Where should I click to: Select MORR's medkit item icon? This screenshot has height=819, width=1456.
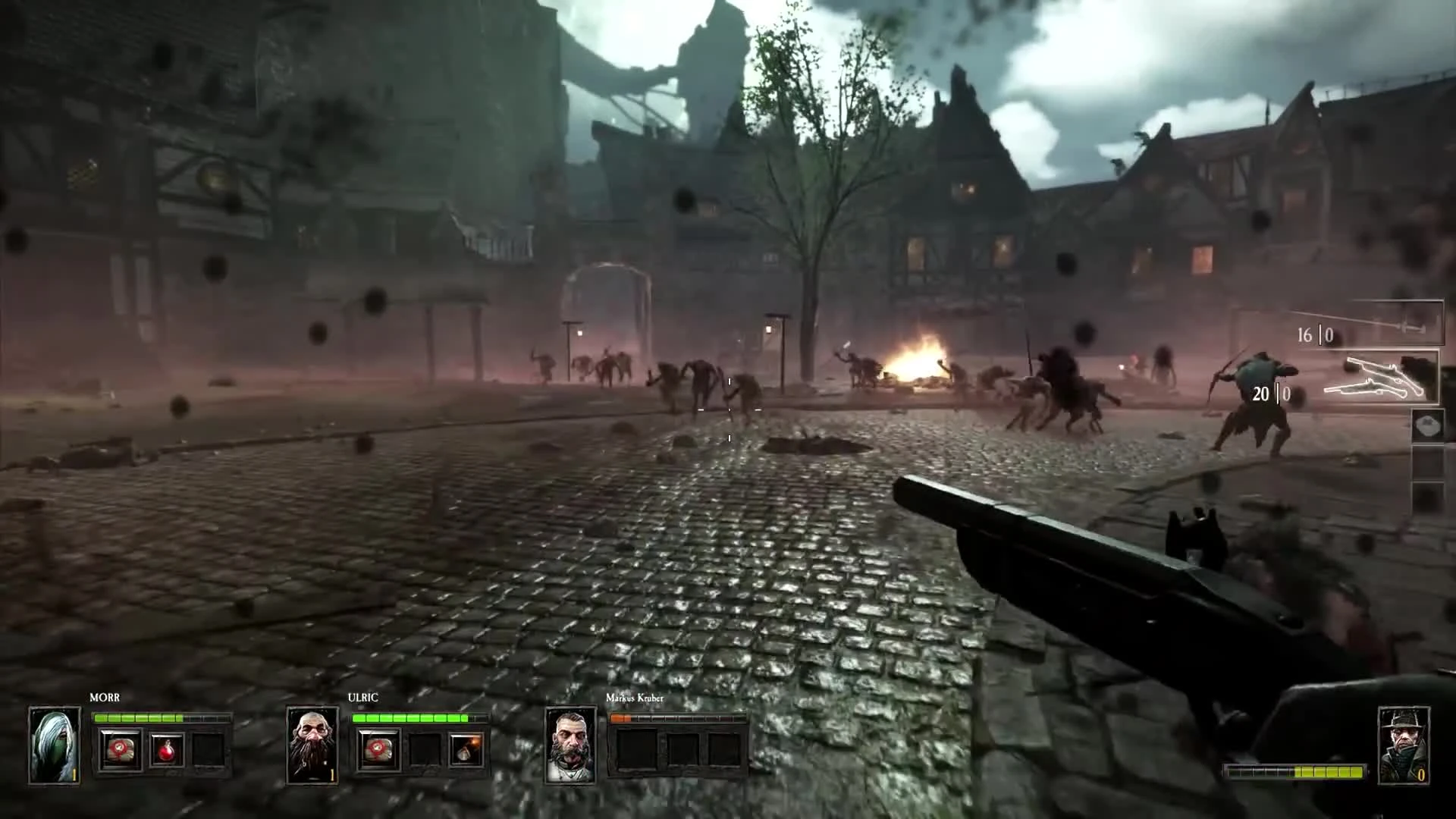click(x=119, y=749)
